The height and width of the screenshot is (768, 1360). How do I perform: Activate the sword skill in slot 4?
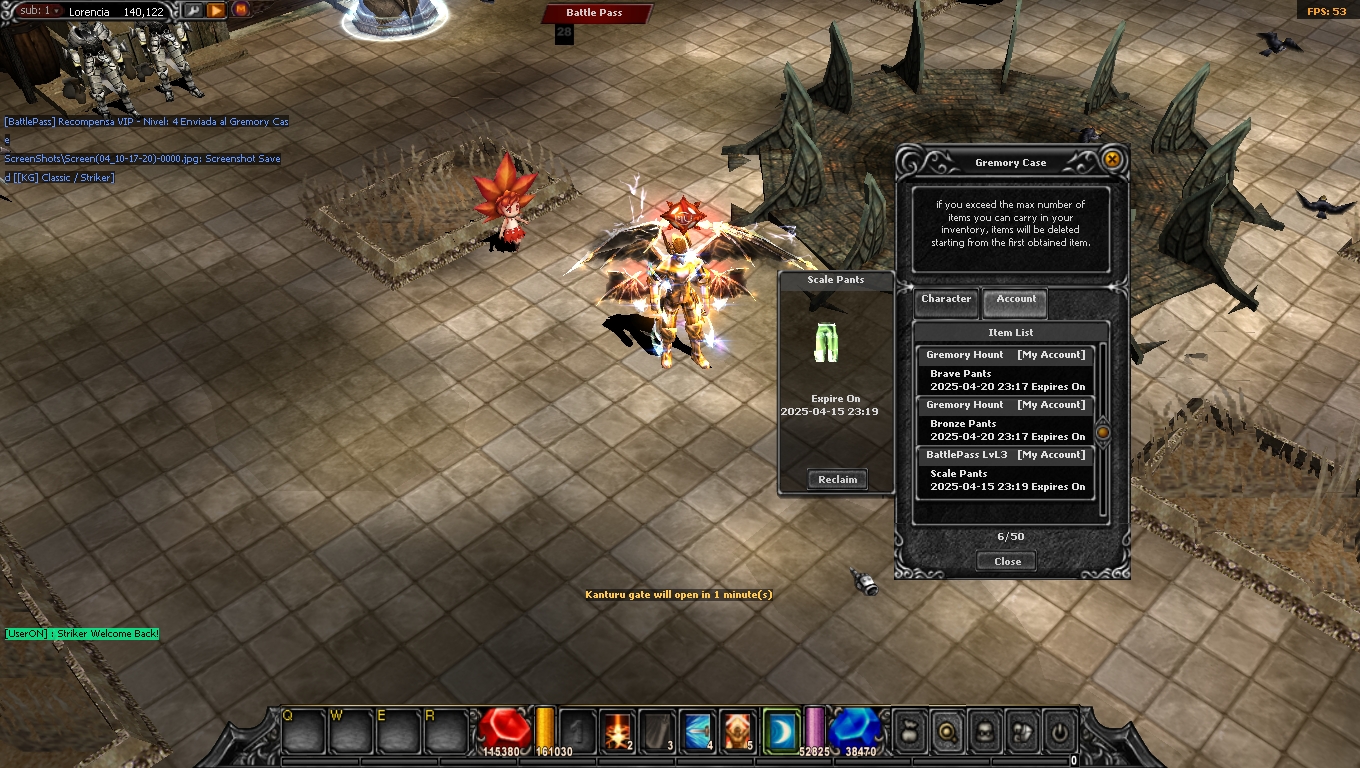pyautogui.click(x=698, y=732)
